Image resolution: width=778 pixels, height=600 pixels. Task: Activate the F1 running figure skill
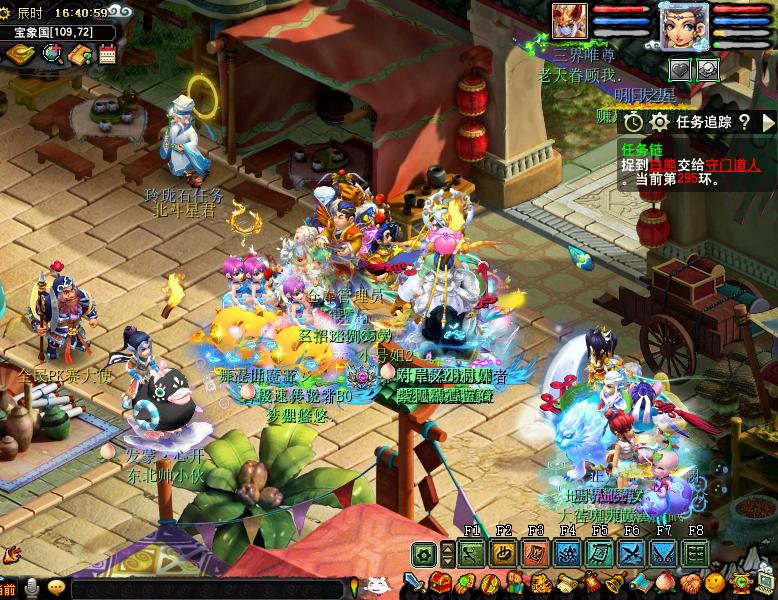(472, 553)
